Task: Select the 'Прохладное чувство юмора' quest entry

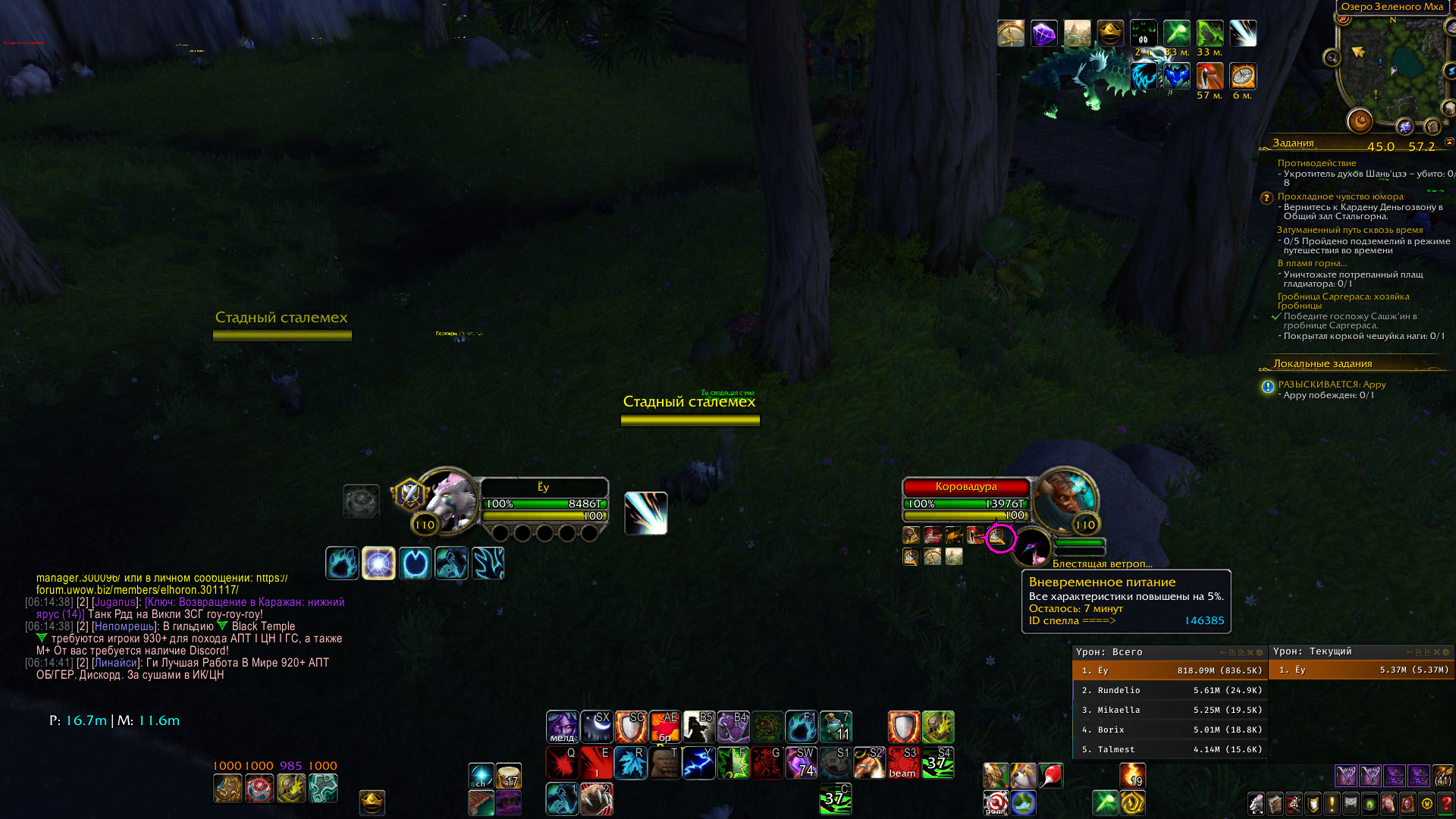Action: pos(1340,196)
